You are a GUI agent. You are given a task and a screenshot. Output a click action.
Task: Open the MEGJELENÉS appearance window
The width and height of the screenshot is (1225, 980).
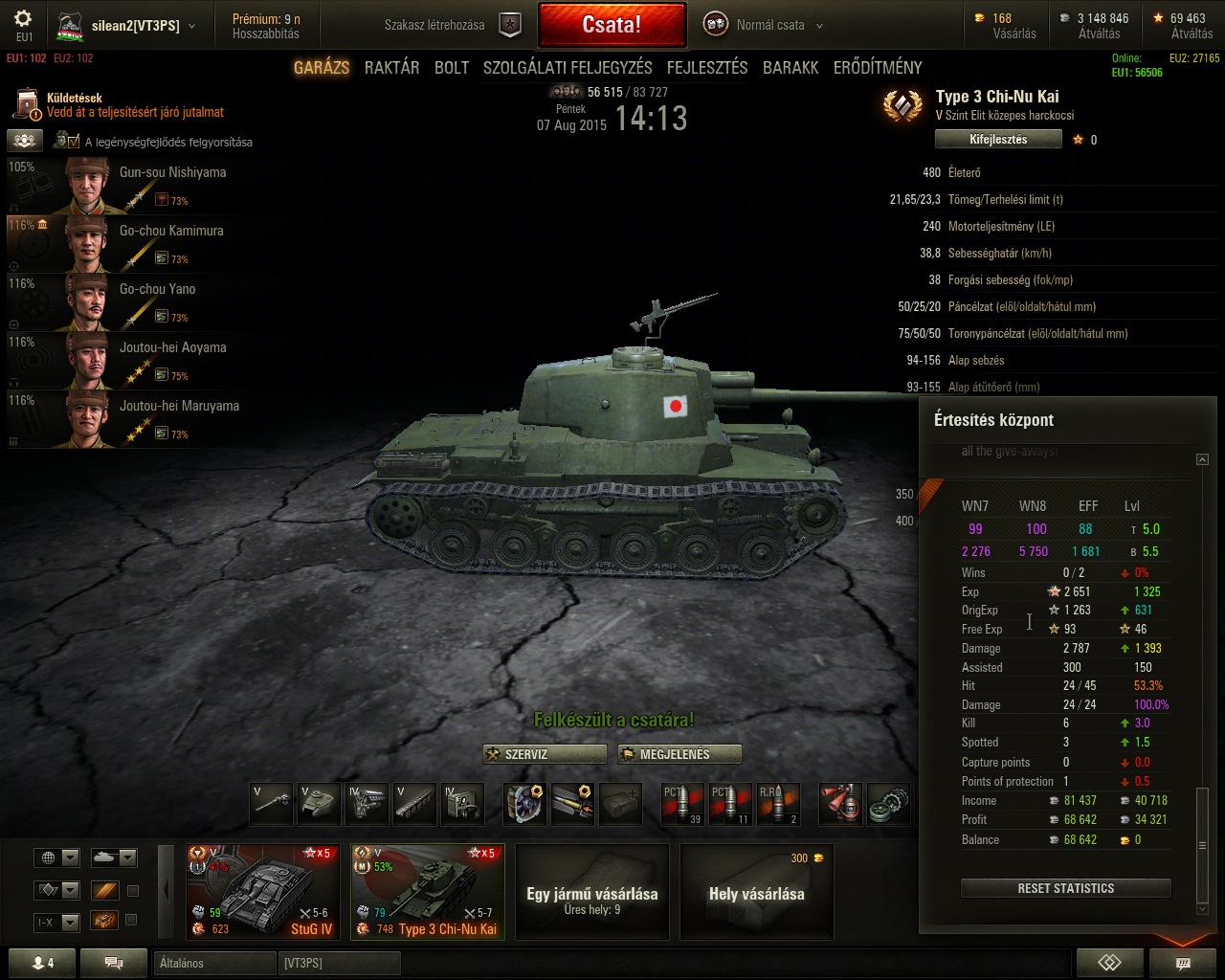click(x=679, y=754)
